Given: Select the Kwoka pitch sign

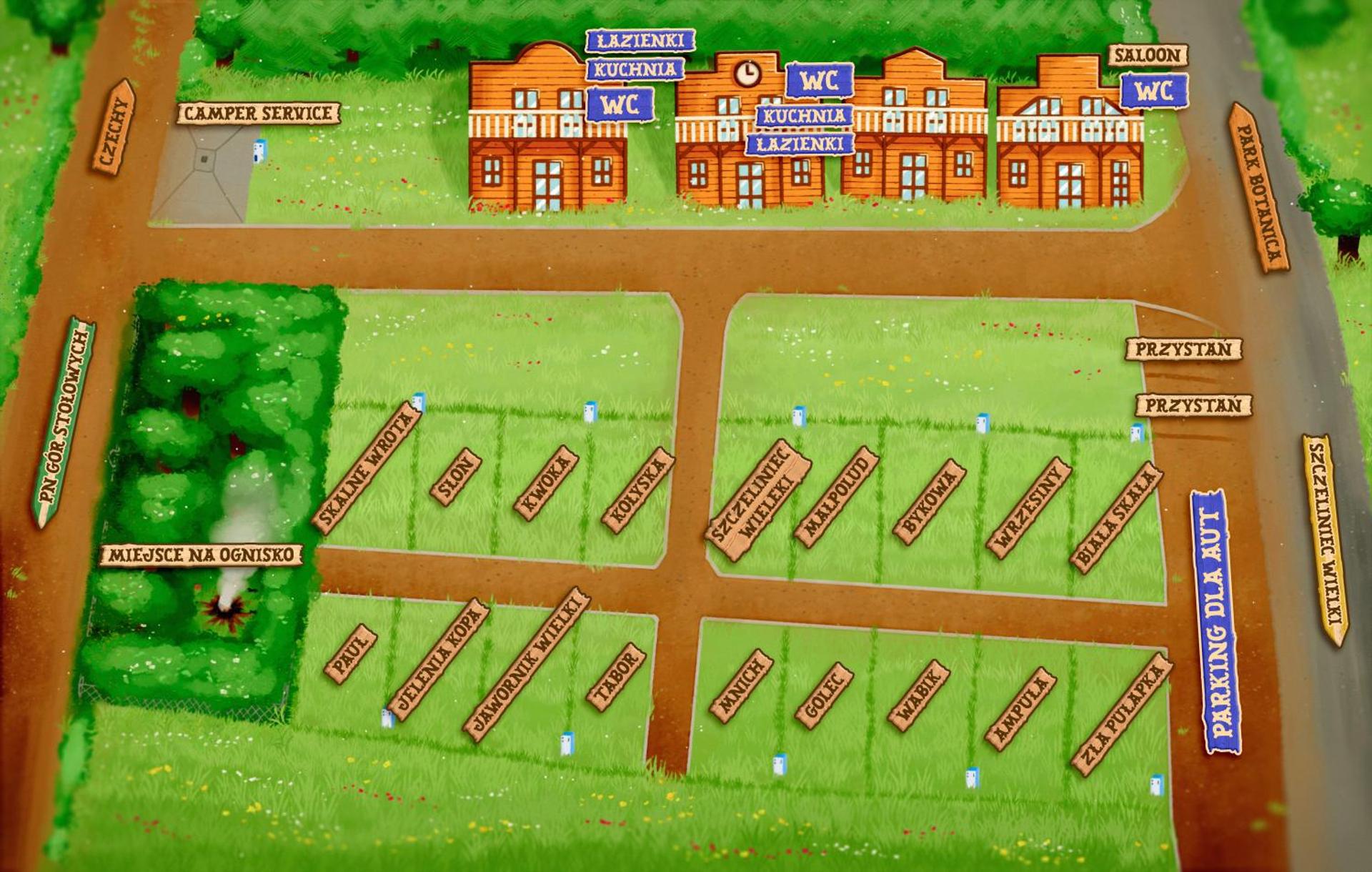Looking at the screenshot, I should point(546,483).
